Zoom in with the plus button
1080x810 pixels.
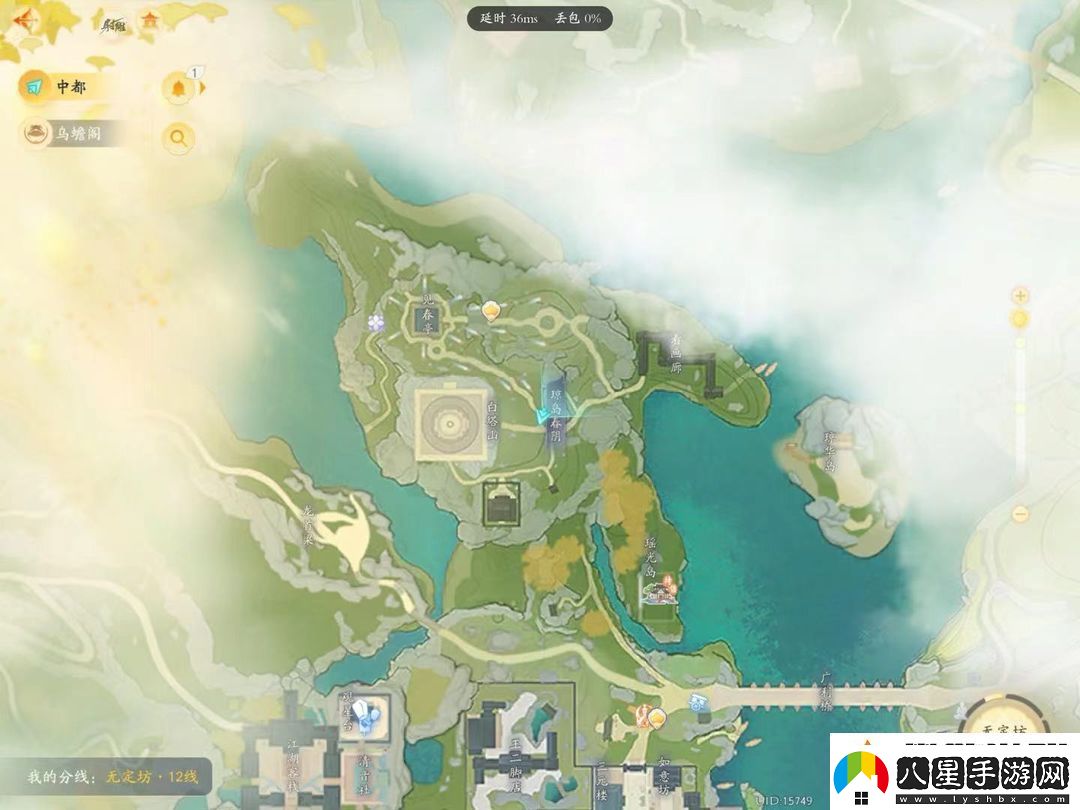(1020, 296)
